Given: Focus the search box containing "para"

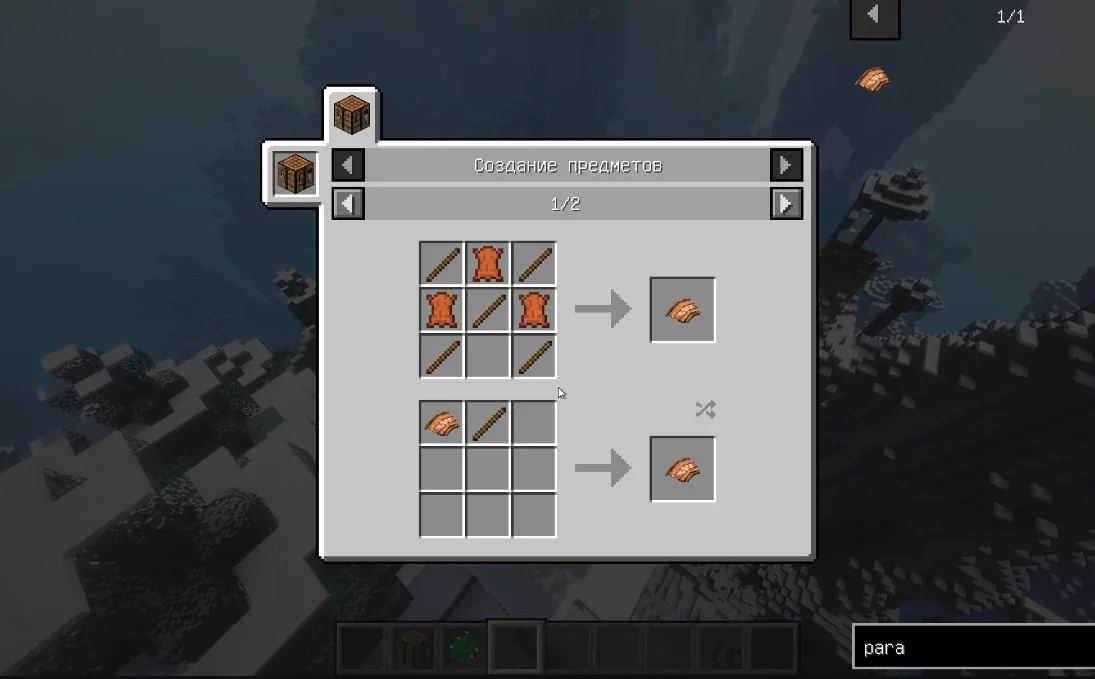Looking at the screenshot, I should tap(970, 648).
